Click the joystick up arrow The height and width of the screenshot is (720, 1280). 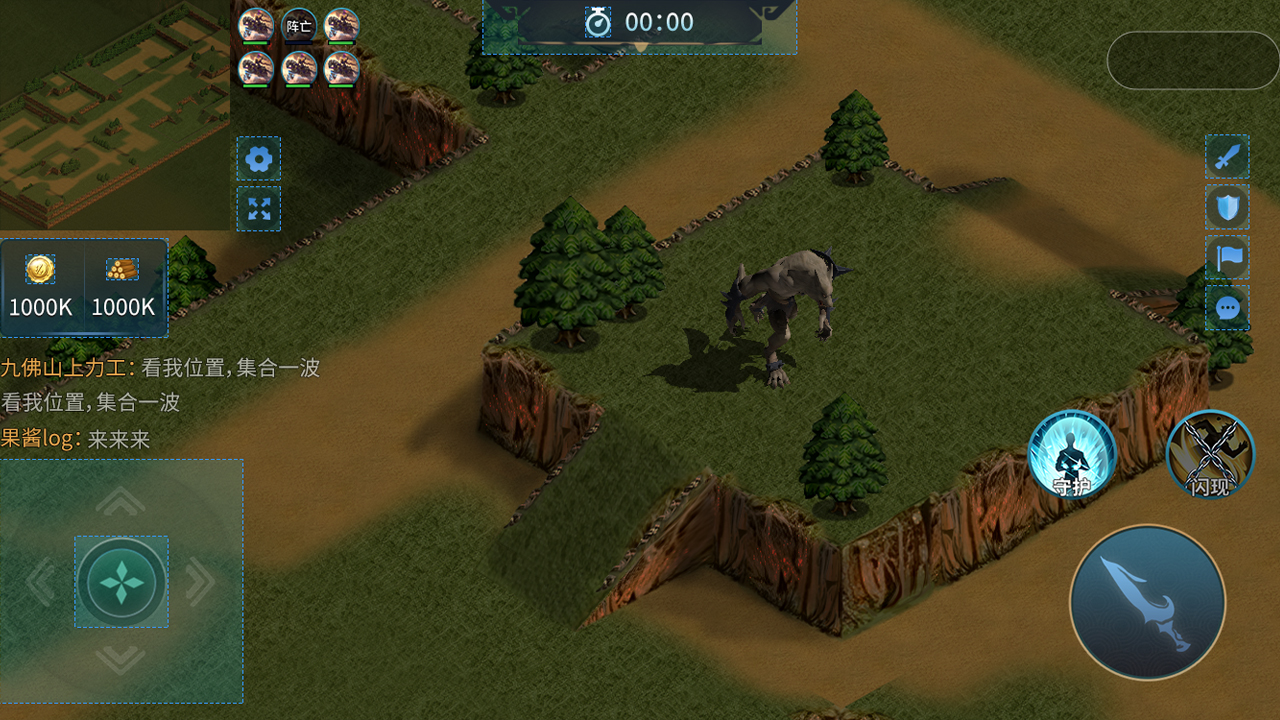[x=121, y=501]
